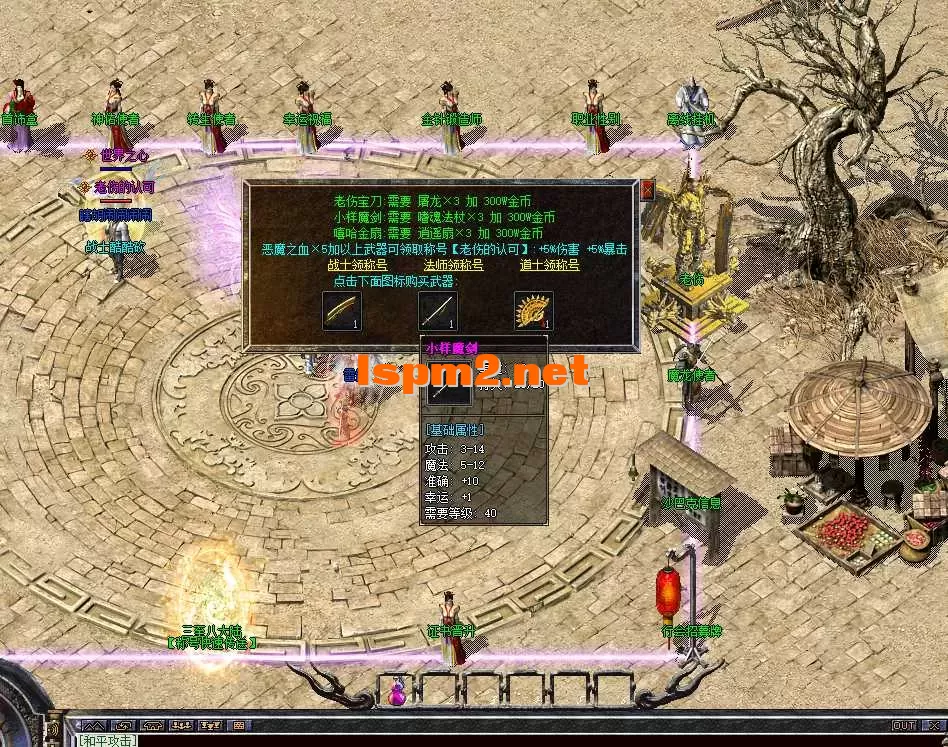
Task: Close the weapon exchange dialog
Action: point(647,189)
